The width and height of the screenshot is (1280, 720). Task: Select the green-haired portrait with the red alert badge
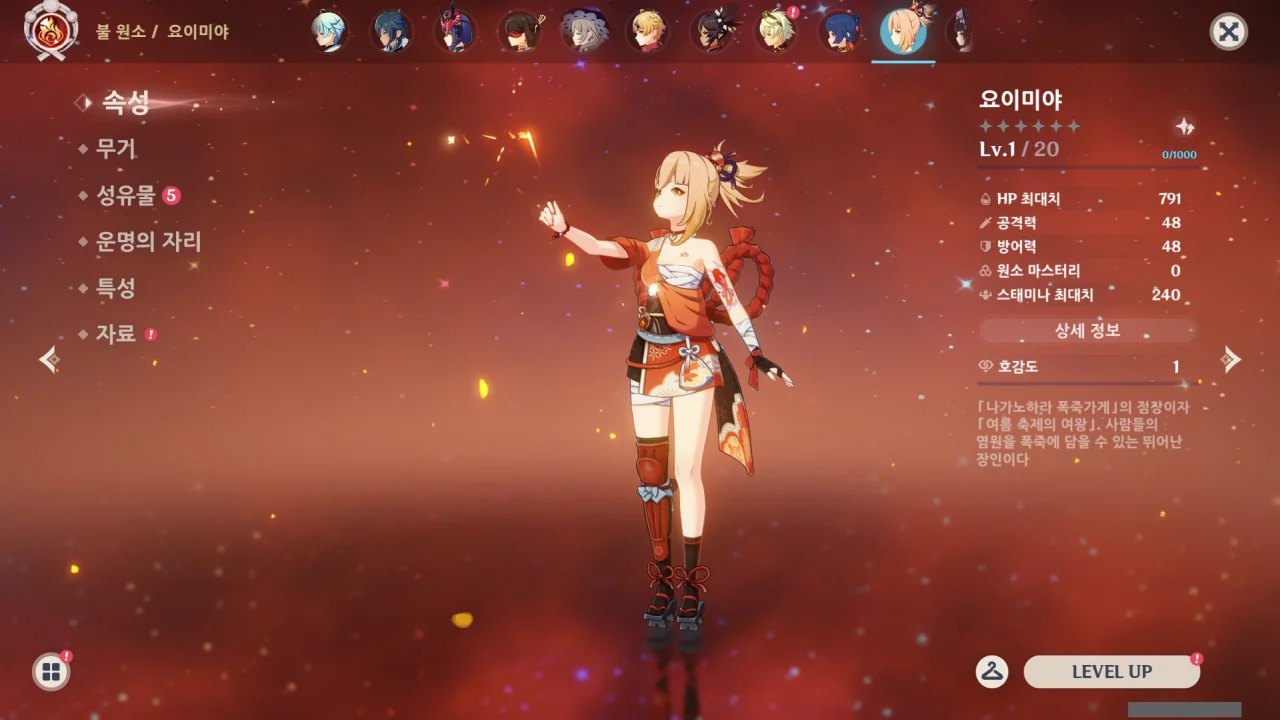[774, 32]
